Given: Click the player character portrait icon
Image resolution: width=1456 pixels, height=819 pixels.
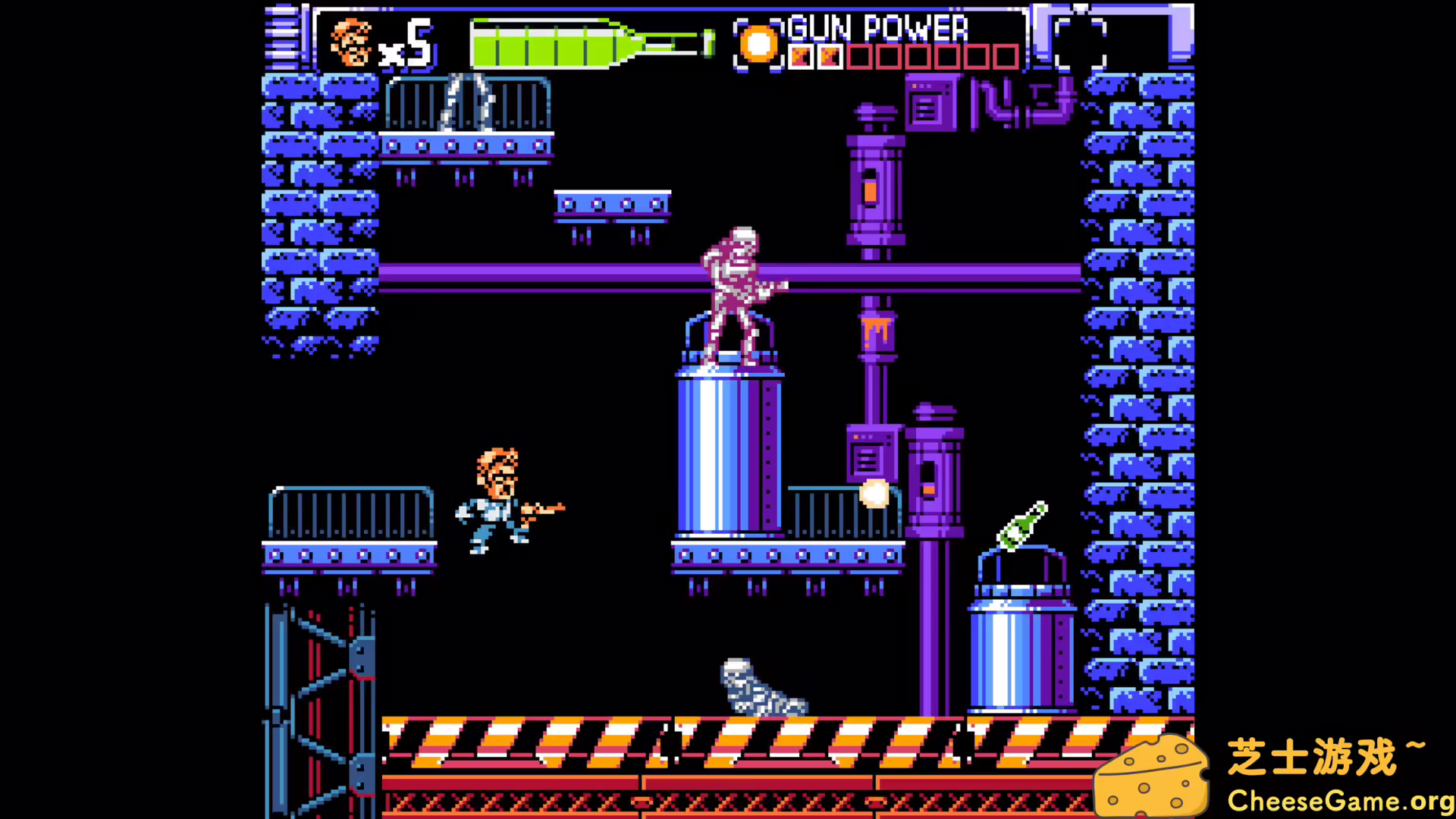Looking at the screenshot, I should click(x=350, y=42).
